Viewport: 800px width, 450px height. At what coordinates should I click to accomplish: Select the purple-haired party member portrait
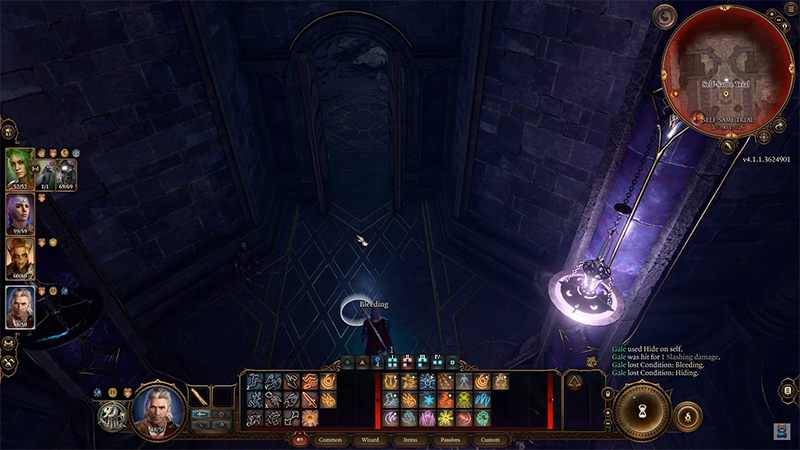point(20,214)
